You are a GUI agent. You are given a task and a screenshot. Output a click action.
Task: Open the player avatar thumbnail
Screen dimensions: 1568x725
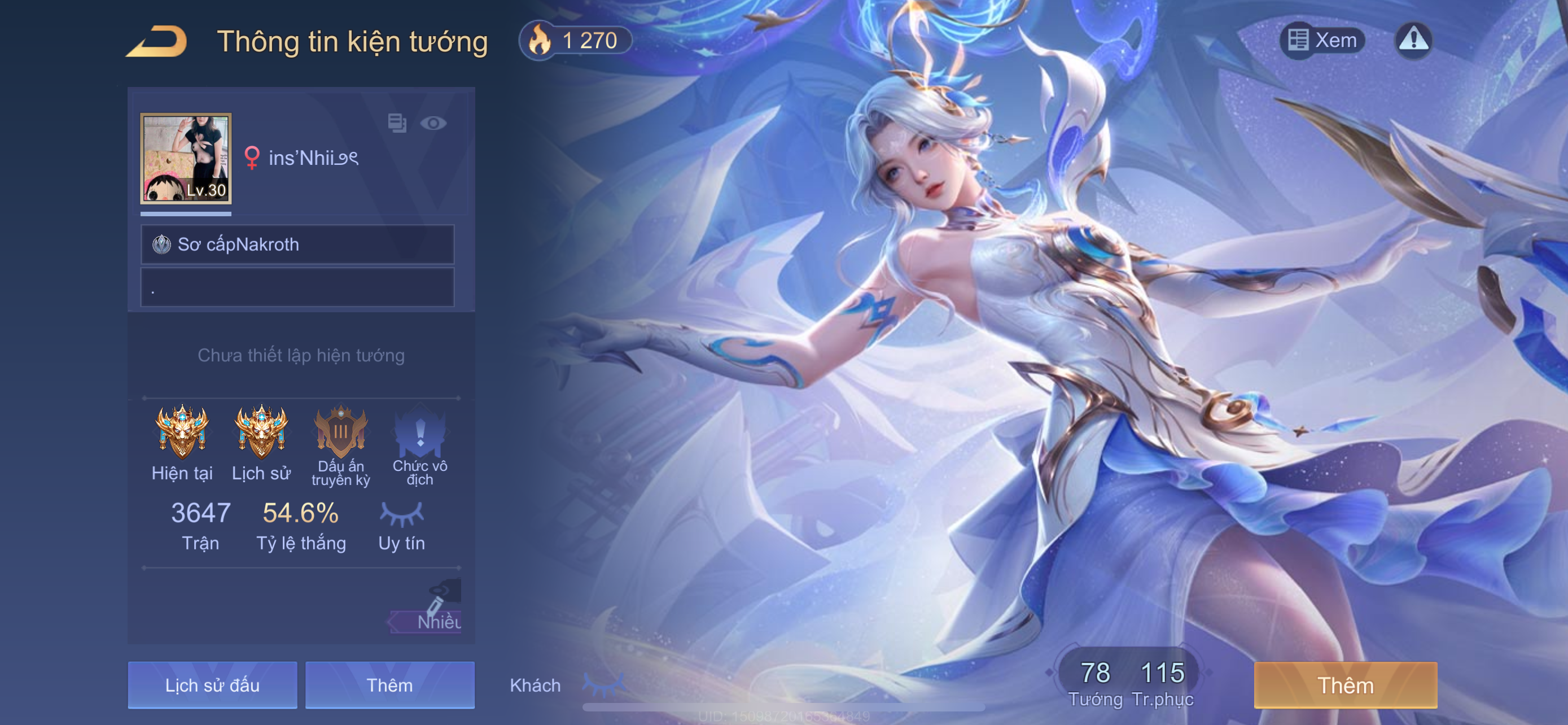[186, 158]
